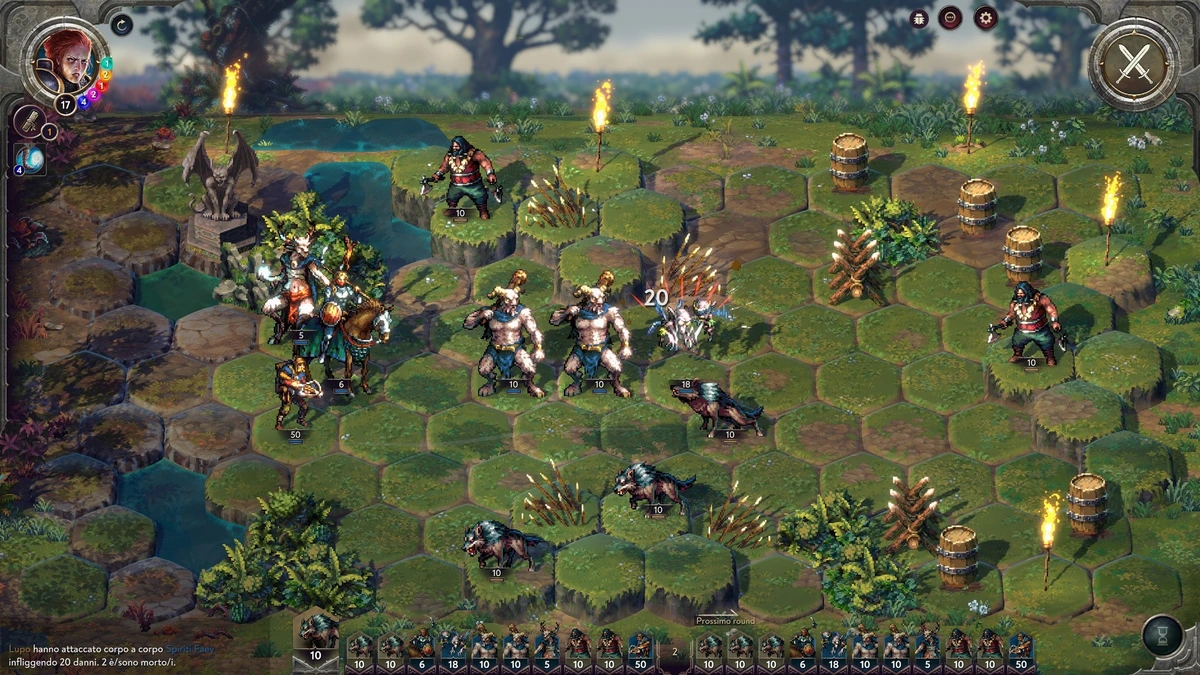Click the crossed swords combat button

click(x=1133, y=63)
